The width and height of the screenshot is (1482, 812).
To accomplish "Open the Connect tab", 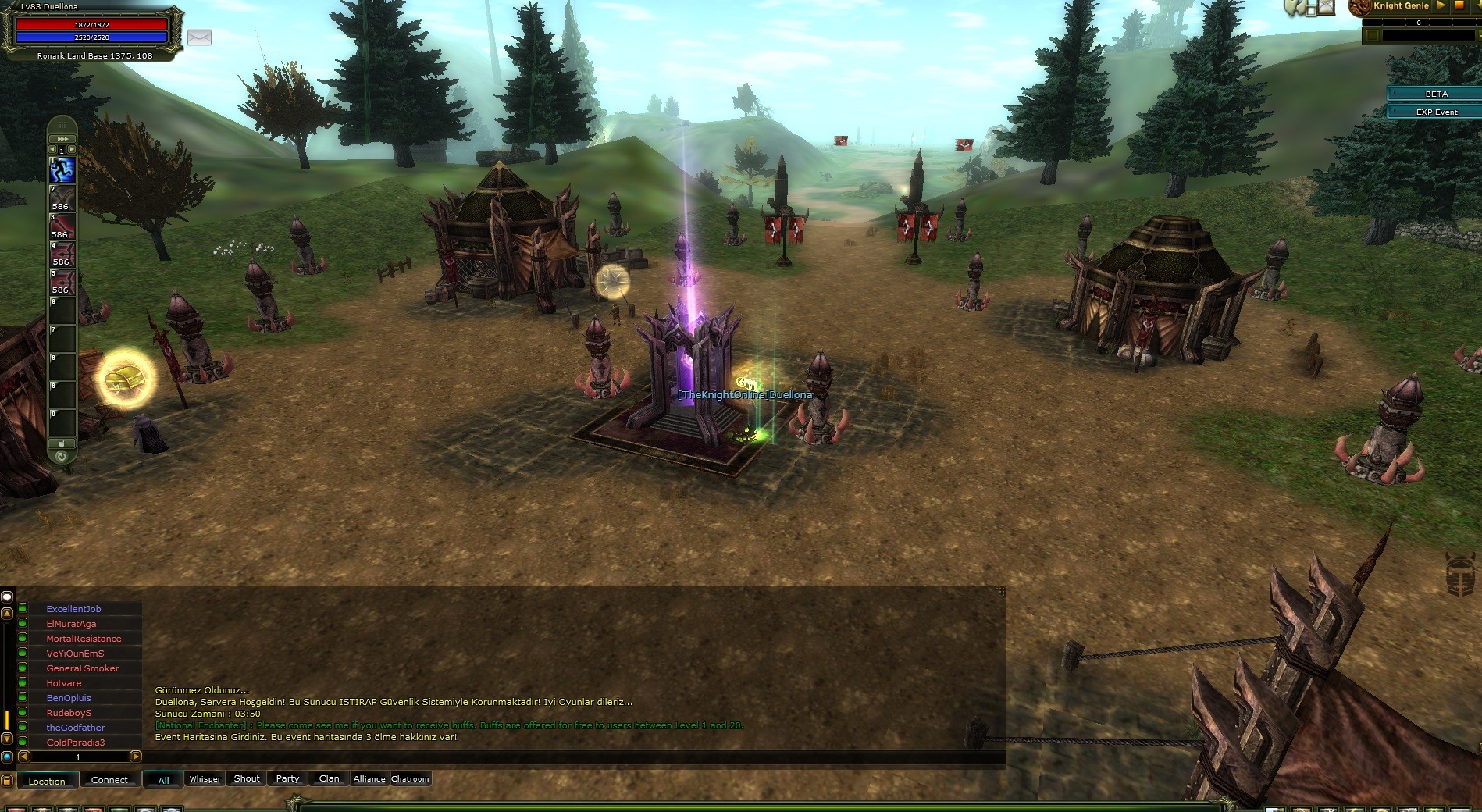I will click(x=109, y=779).
